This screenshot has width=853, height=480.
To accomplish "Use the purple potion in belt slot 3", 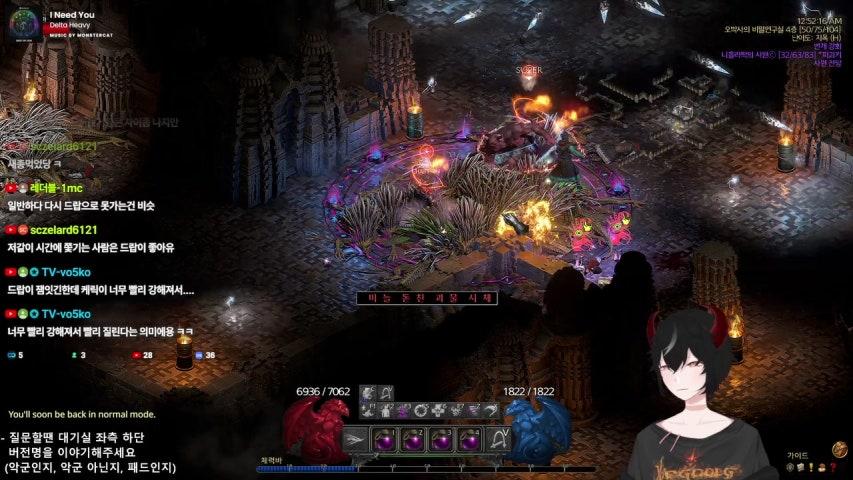I will pyautogui.click(x=441, y=439).
